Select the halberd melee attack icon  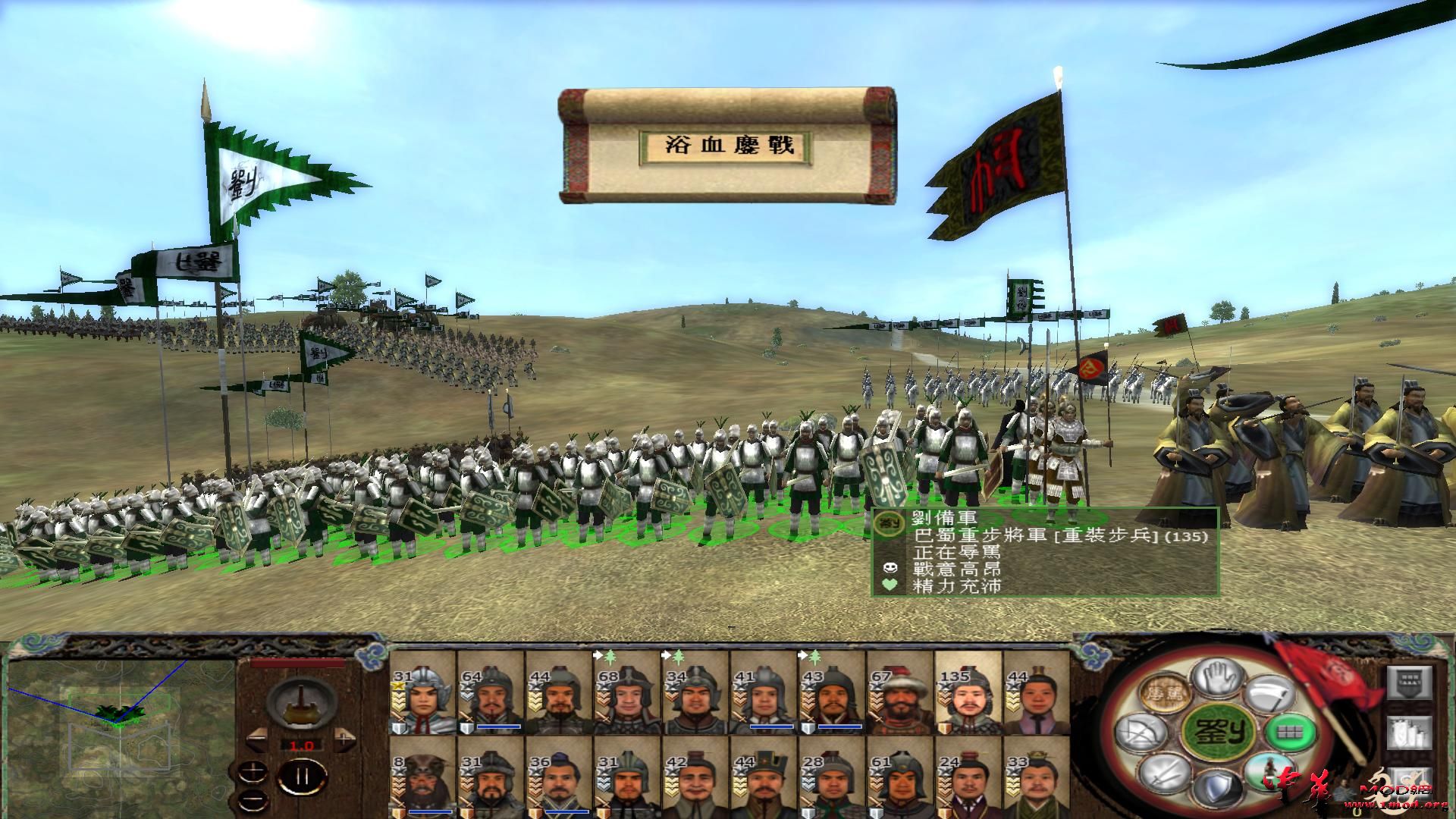(x=1269, y=694)
